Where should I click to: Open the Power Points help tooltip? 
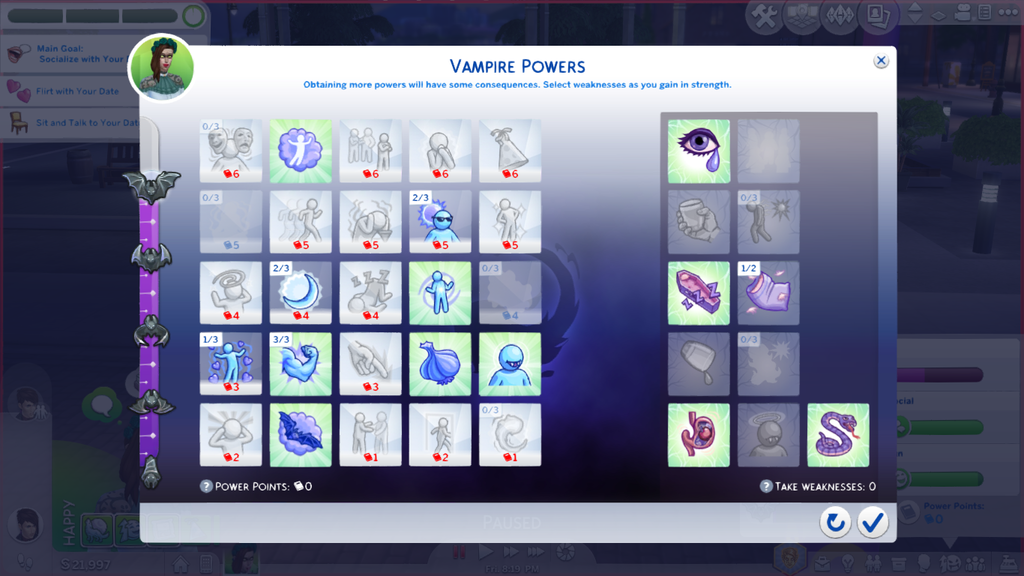point(207,486)
